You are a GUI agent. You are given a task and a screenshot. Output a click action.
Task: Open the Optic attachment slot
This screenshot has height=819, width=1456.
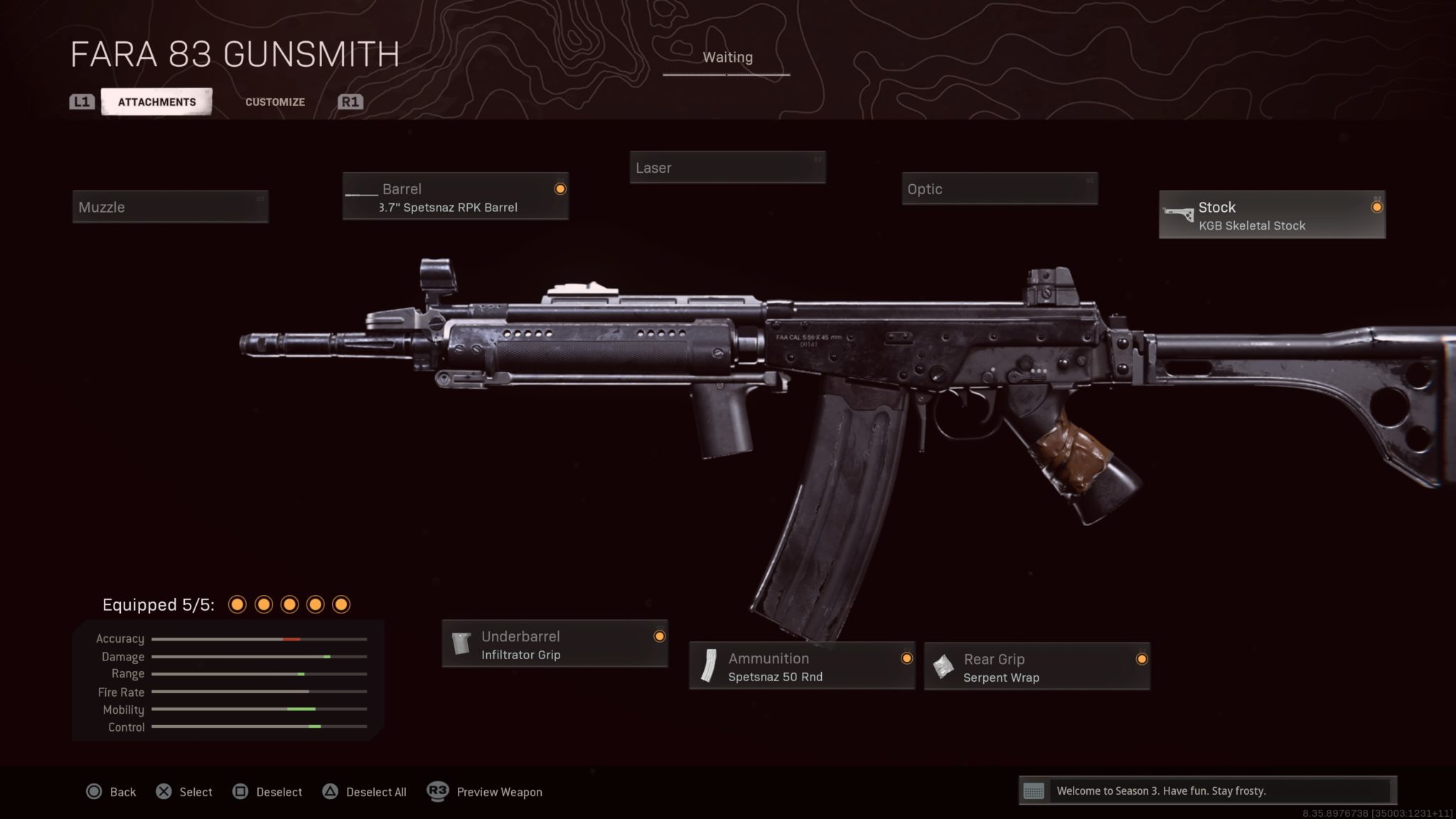(x=1000, y=189)
